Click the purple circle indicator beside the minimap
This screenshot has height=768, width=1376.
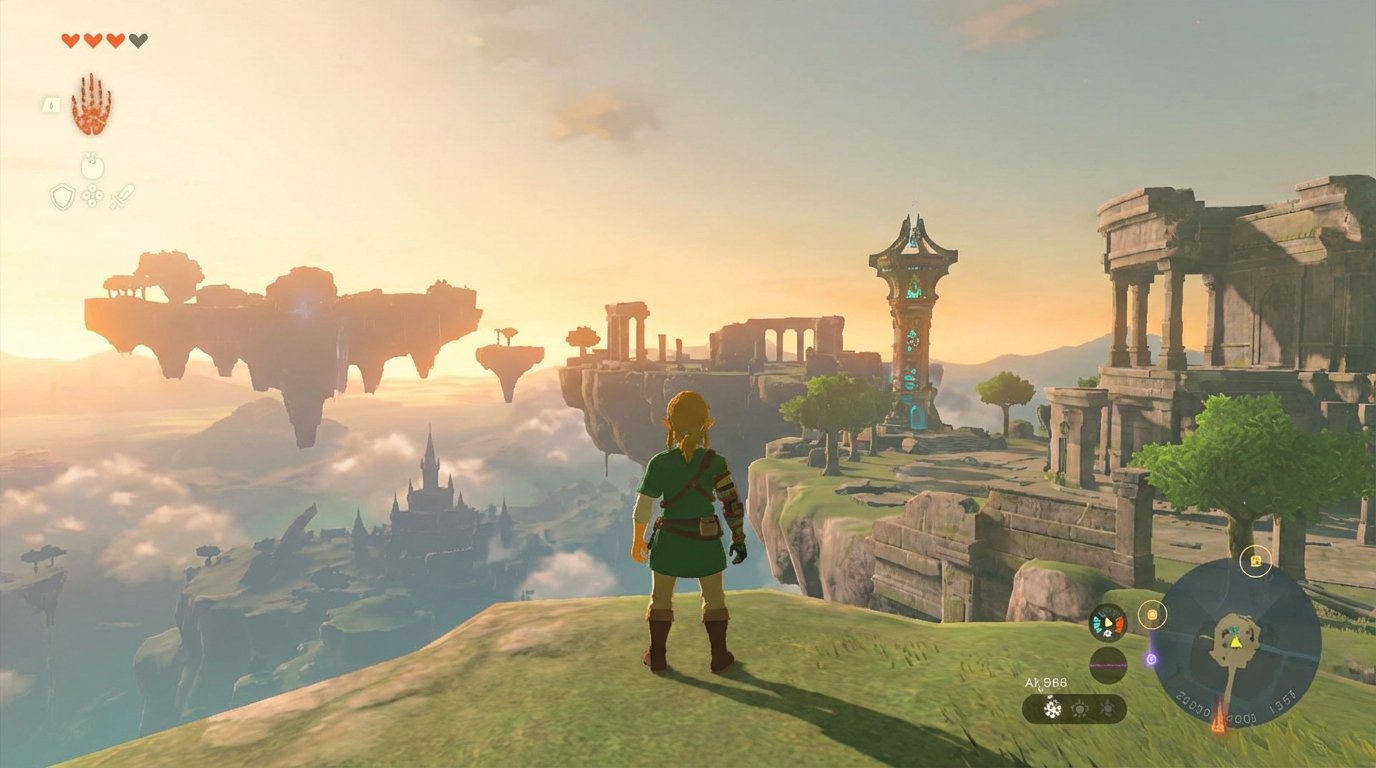pyautogui.click(x=1151, y=659)
